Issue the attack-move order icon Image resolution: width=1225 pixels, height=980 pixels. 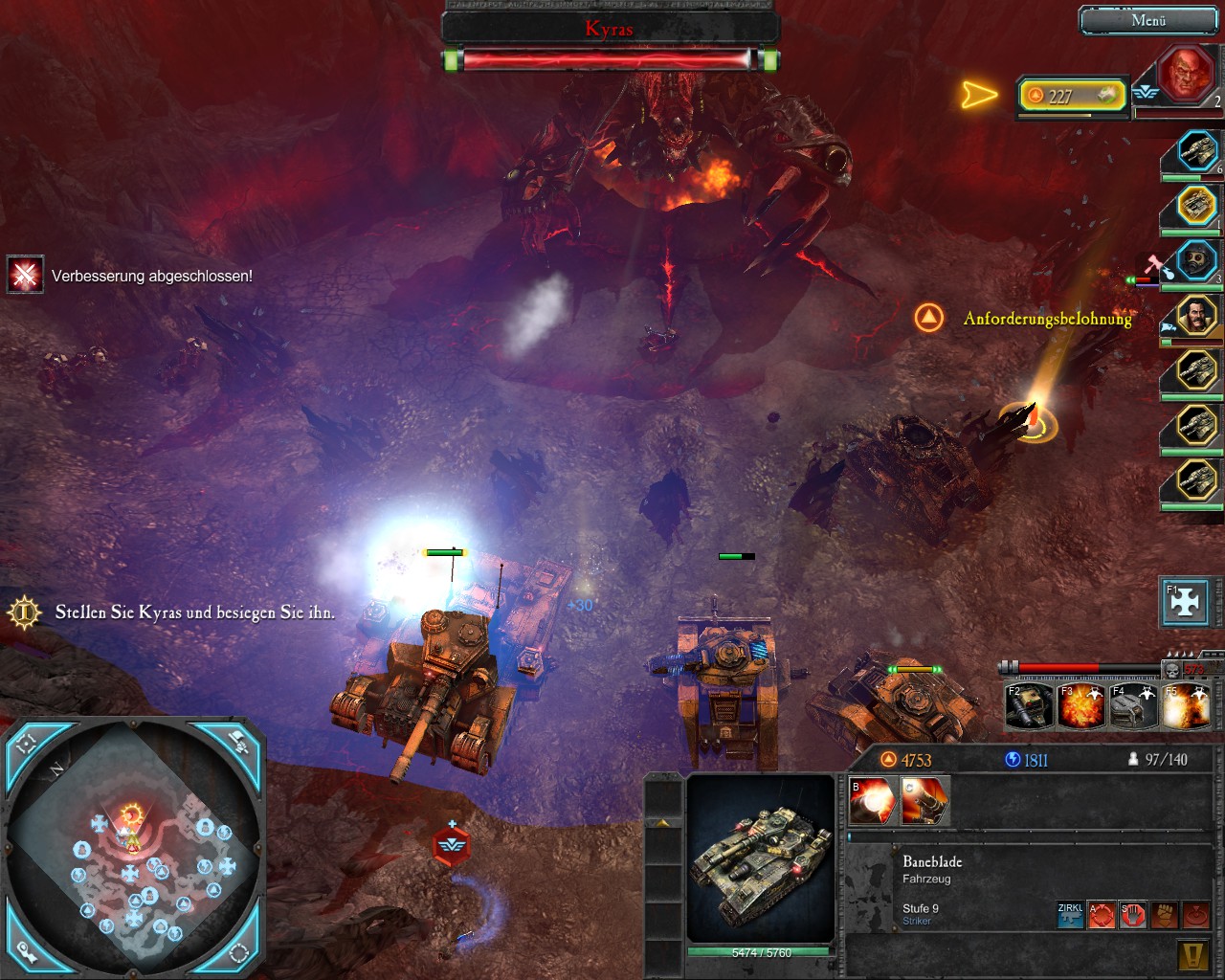(x=1102, y=915)
